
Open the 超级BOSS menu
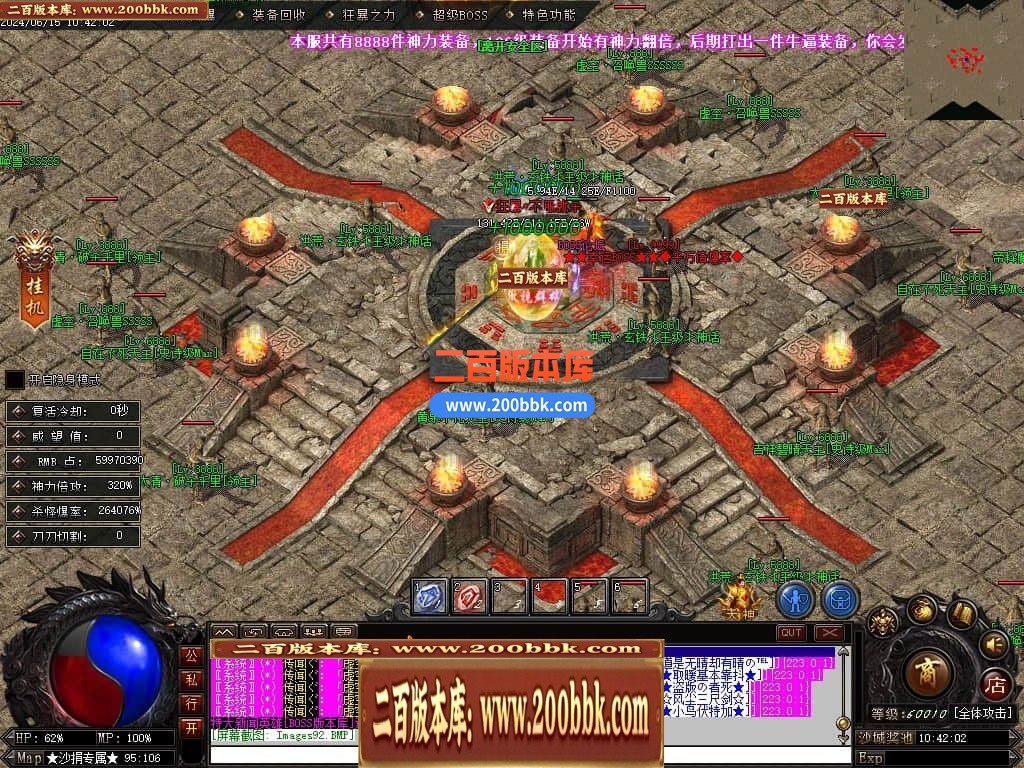[x=461, y=15]
